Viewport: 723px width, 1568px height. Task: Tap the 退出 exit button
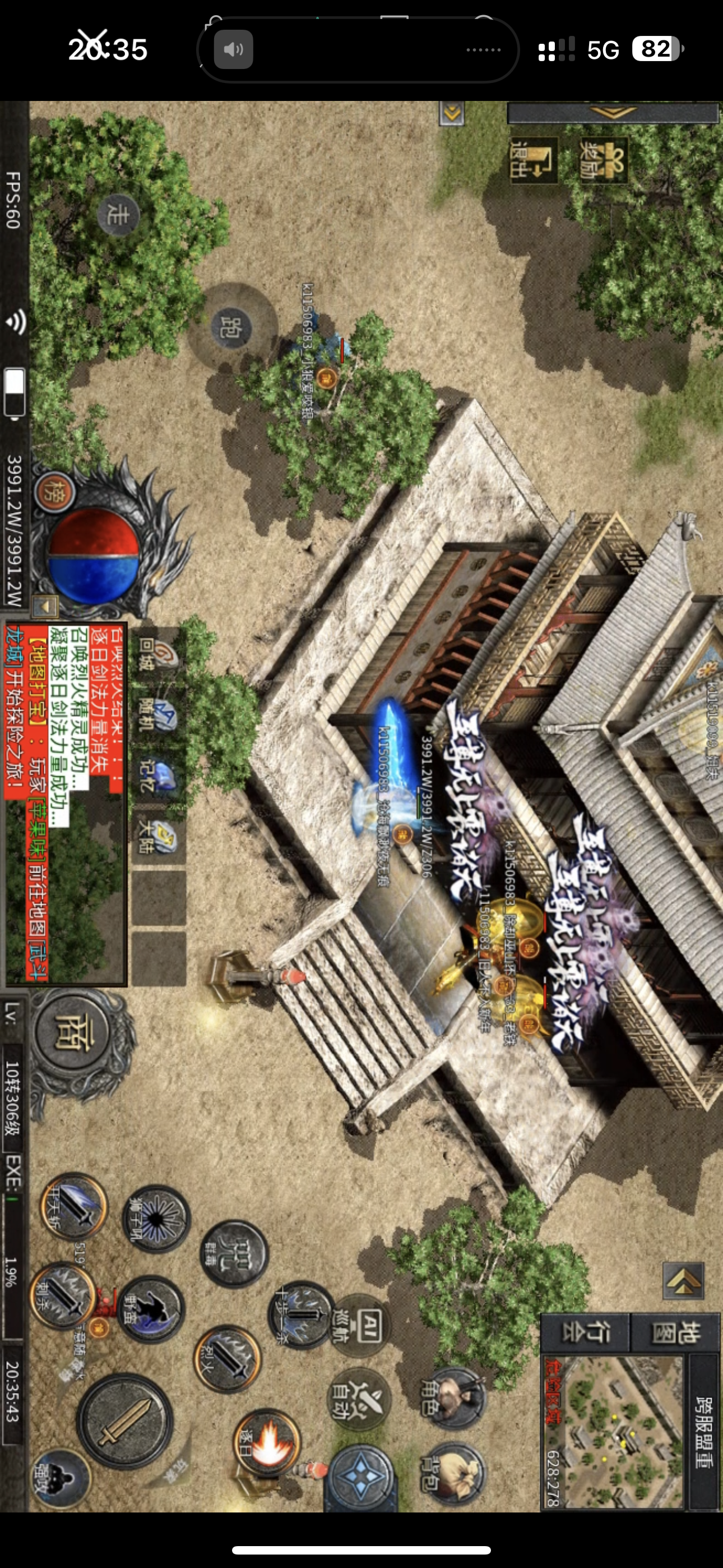[533, 159]
